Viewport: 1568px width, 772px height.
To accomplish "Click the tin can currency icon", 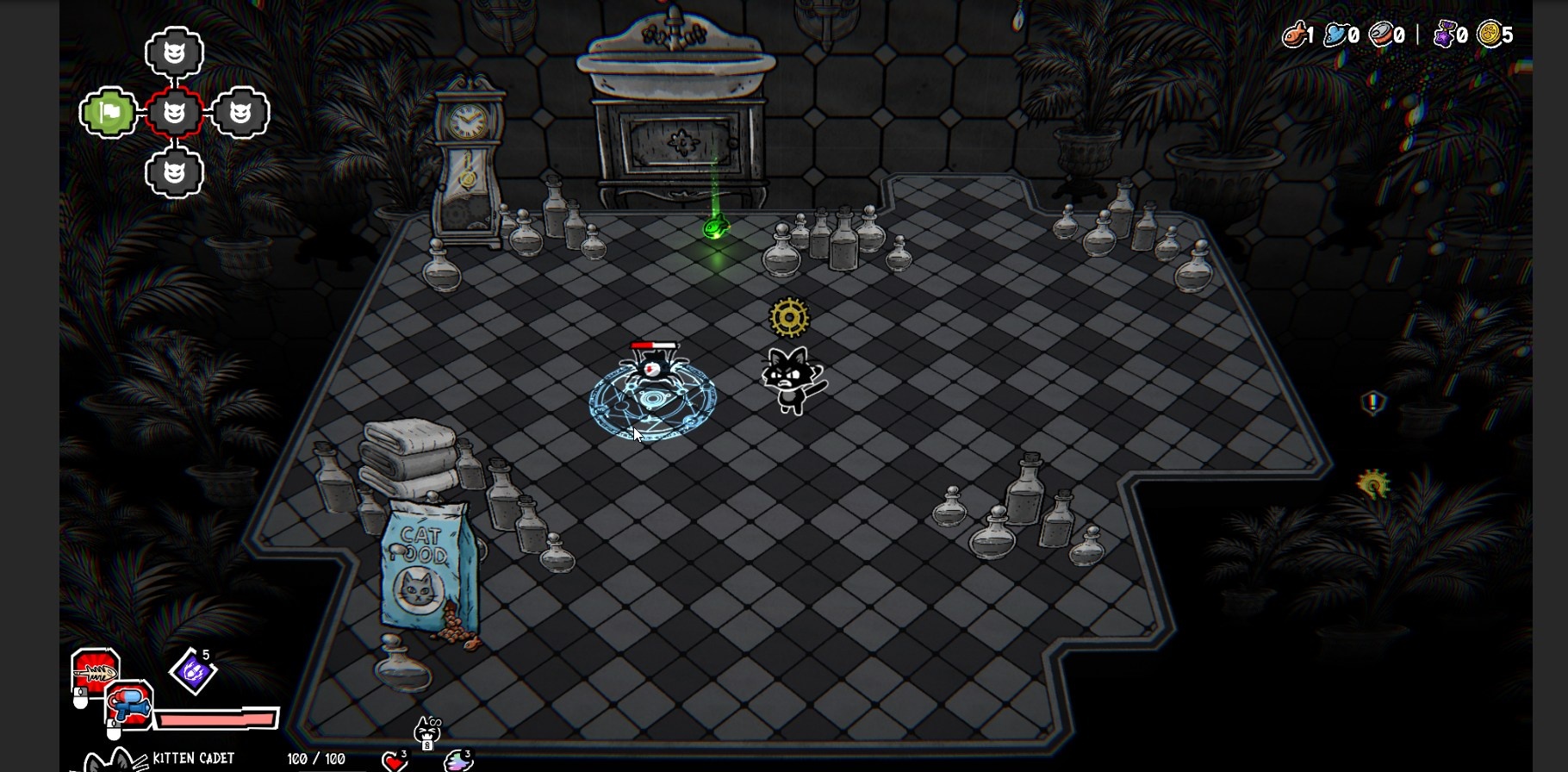I will point(1382,34).
